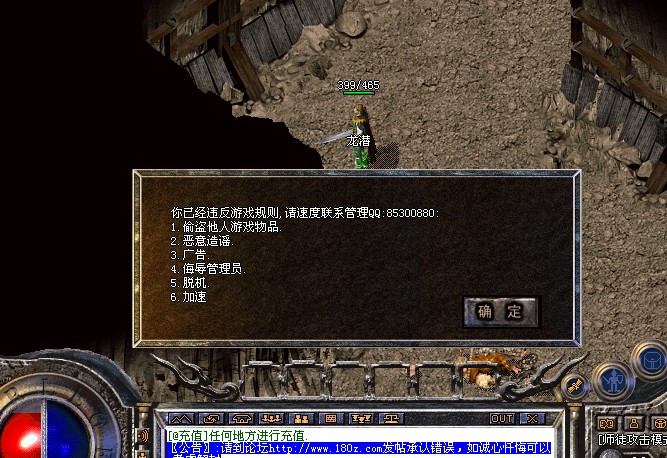
Task: Click the small crossed-tools round button
Action: tap(574, 385)
